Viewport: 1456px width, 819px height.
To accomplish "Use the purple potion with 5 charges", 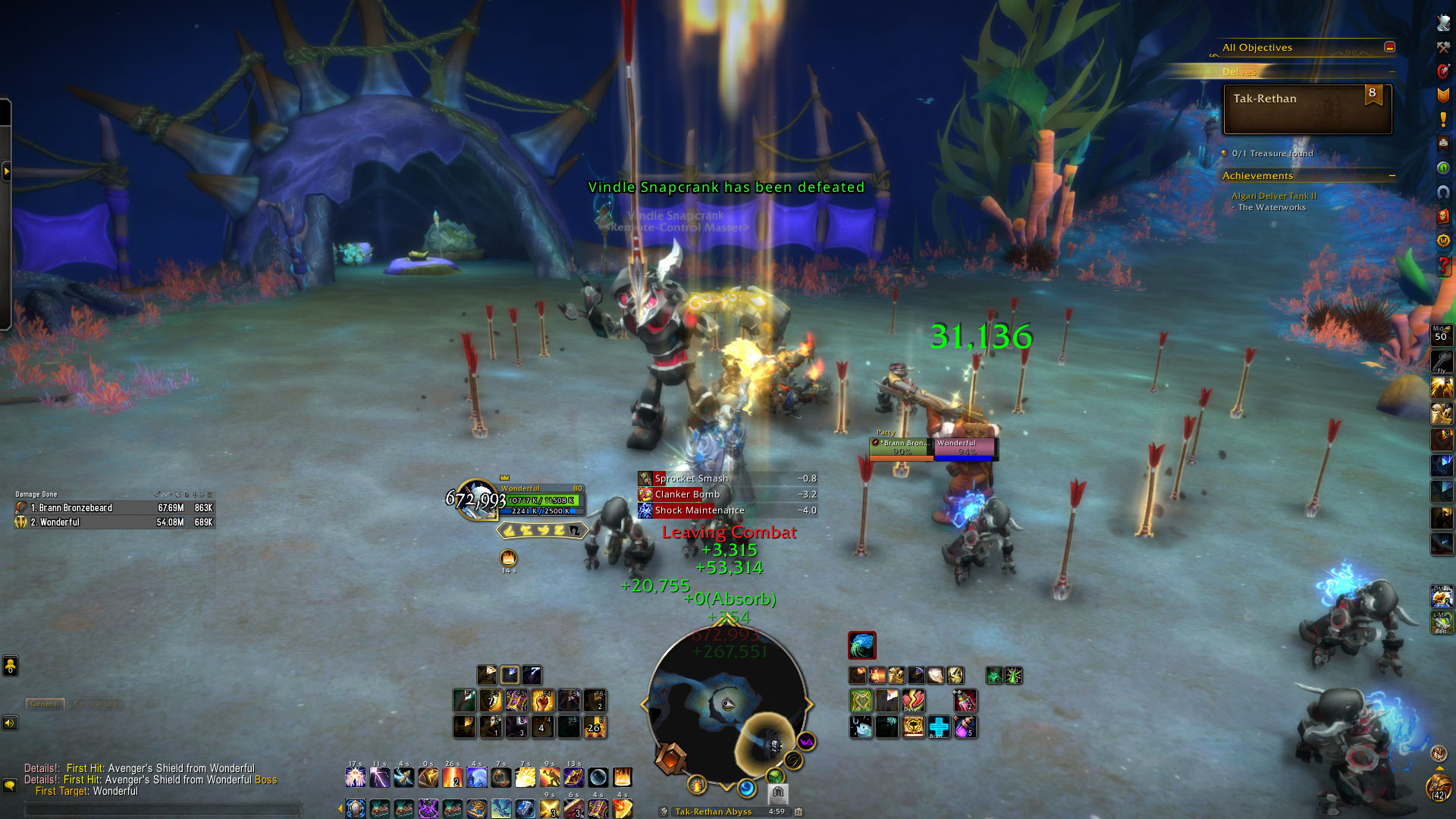I will [965, 727].
